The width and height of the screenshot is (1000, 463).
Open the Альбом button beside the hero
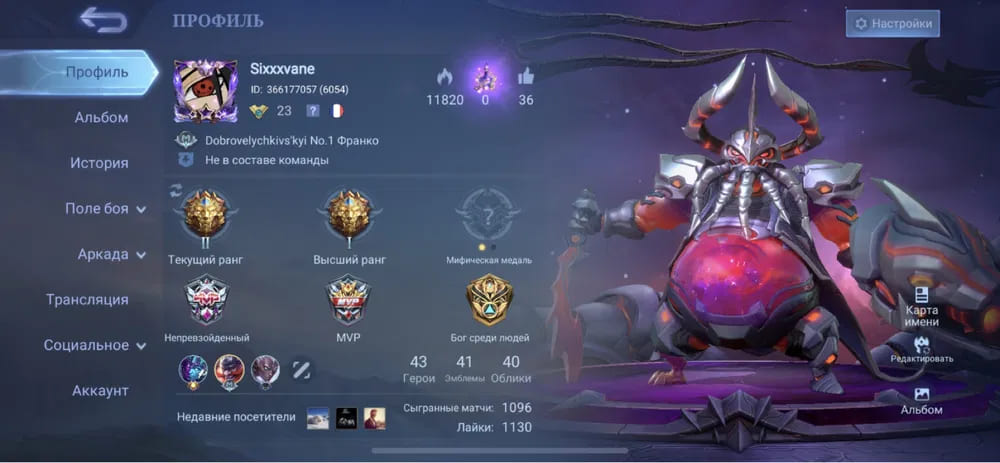pyautogui.click(x=921, y=400)
